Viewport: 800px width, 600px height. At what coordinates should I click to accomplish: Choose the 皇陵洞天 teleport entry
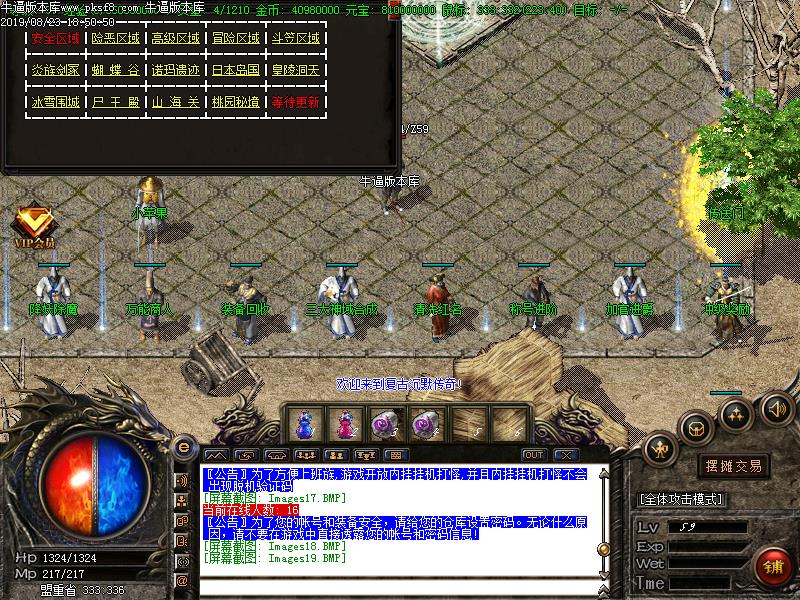pos(296,71)
